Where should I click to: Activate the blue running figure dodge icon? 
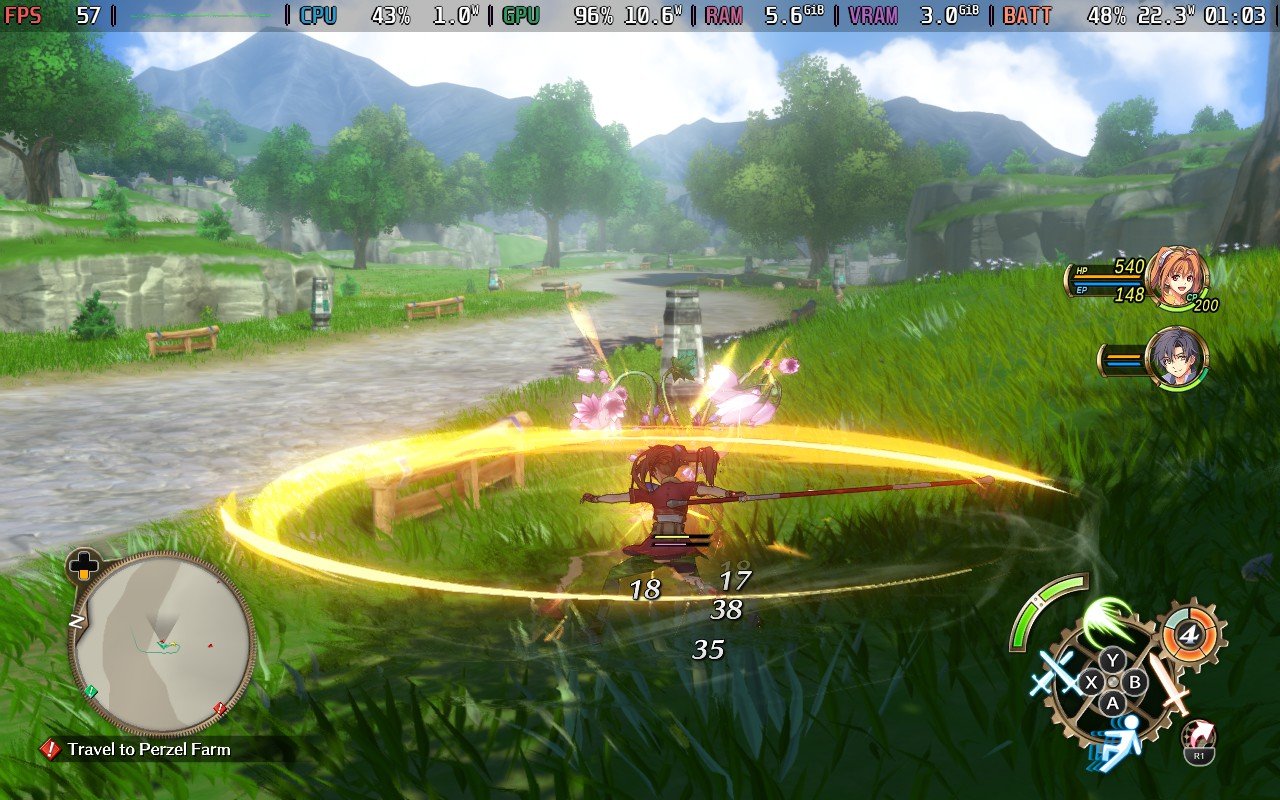[1115, 741]
